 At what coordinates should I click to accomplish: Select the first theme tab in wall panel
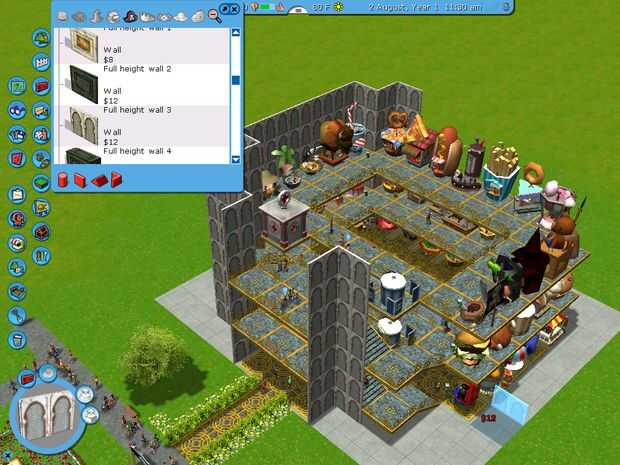pos(63,16)
